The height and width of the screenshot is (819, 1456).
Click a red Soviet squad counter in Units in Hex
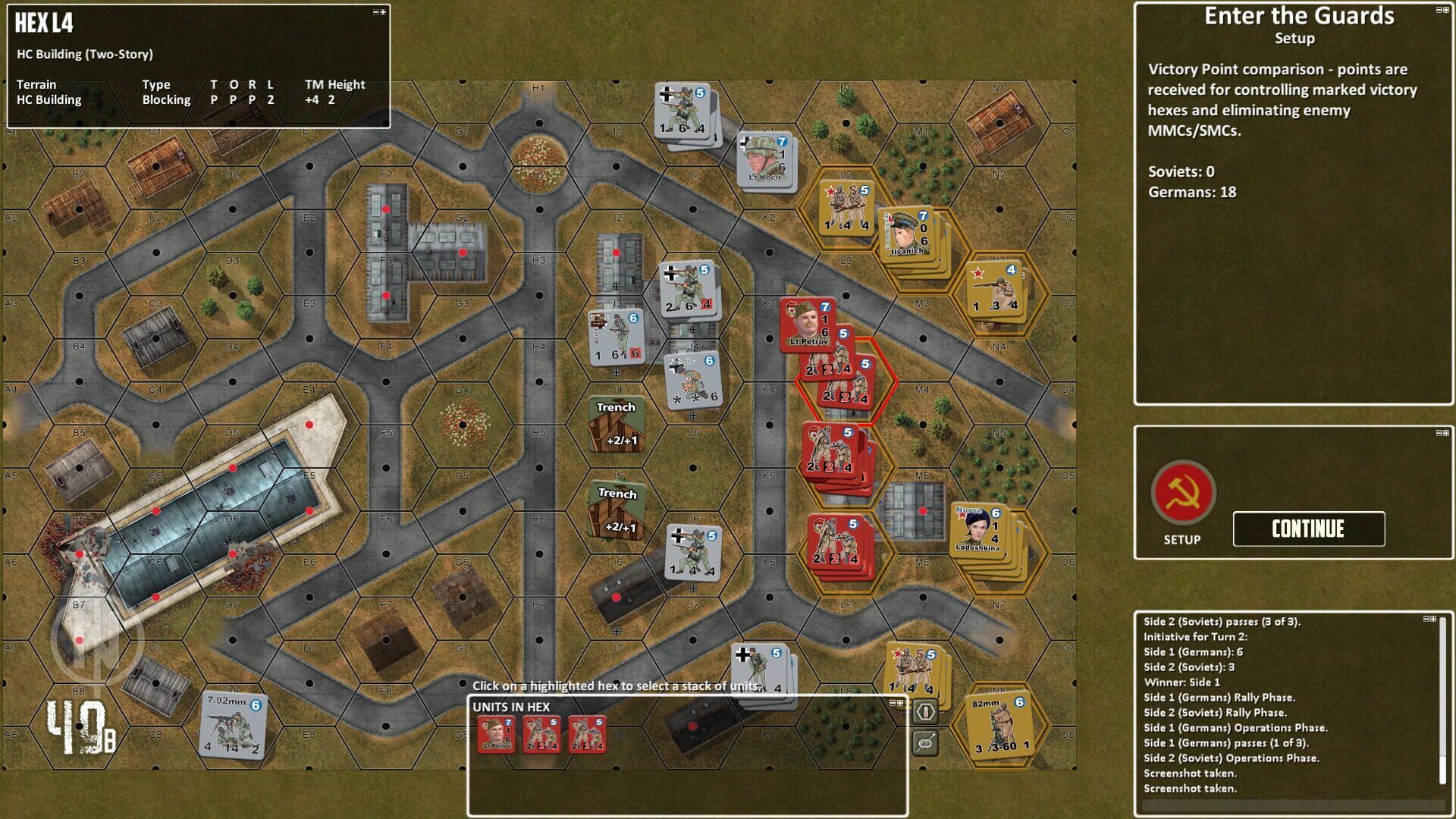point(541,734)
